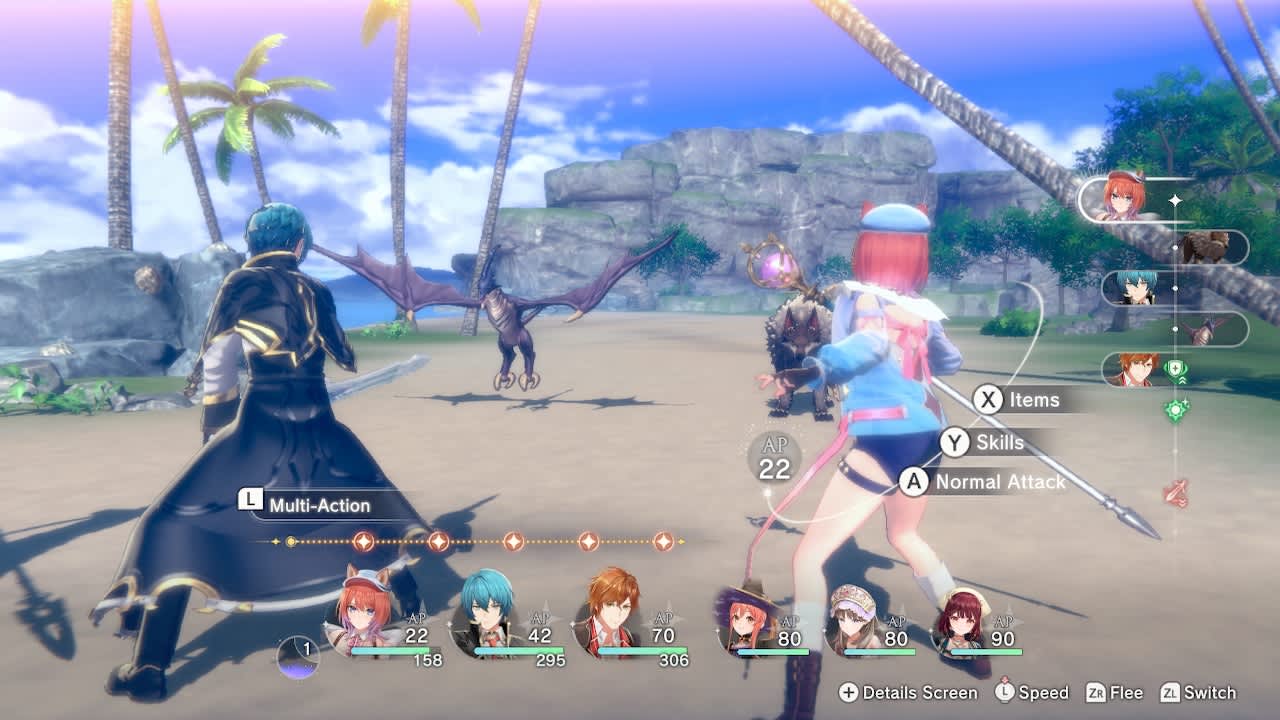Screen dimensions: 1280x720
Task: Toggle battle Speed
Action: (1032, 693)
